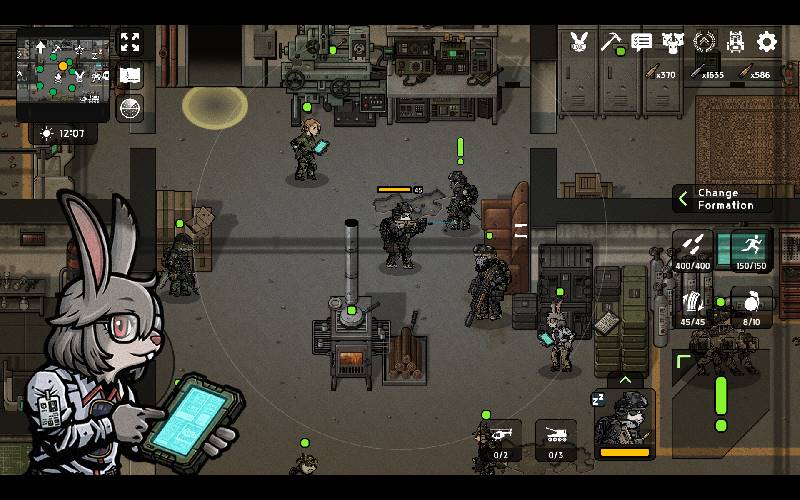Expand the arrow above soldier portrait
This screenshot has height=500, width=800.
(x=625, y=380)
